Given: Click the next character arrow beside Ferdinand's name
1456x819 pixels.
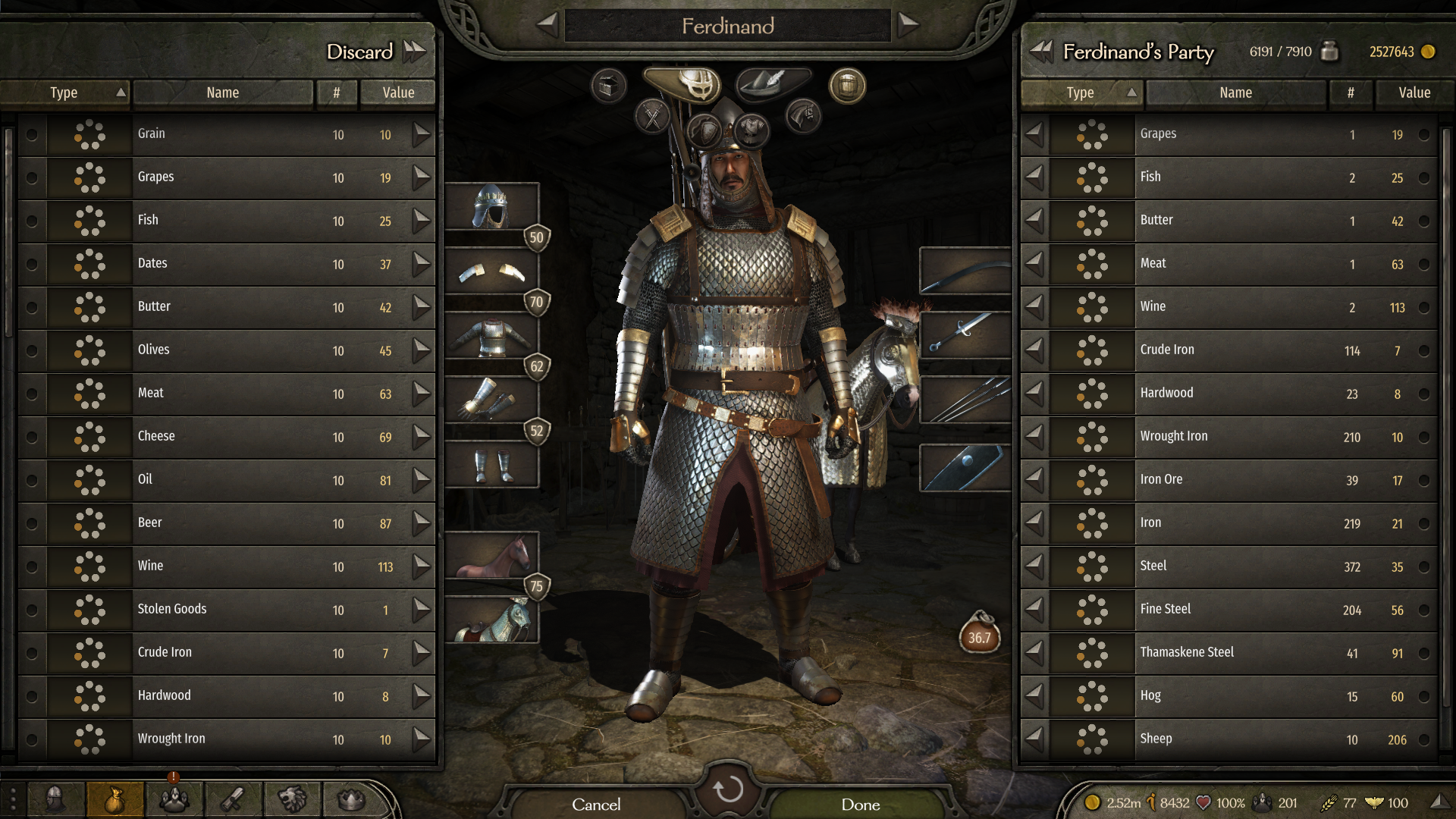Looking at the screenshot, I should coord(905,25).
